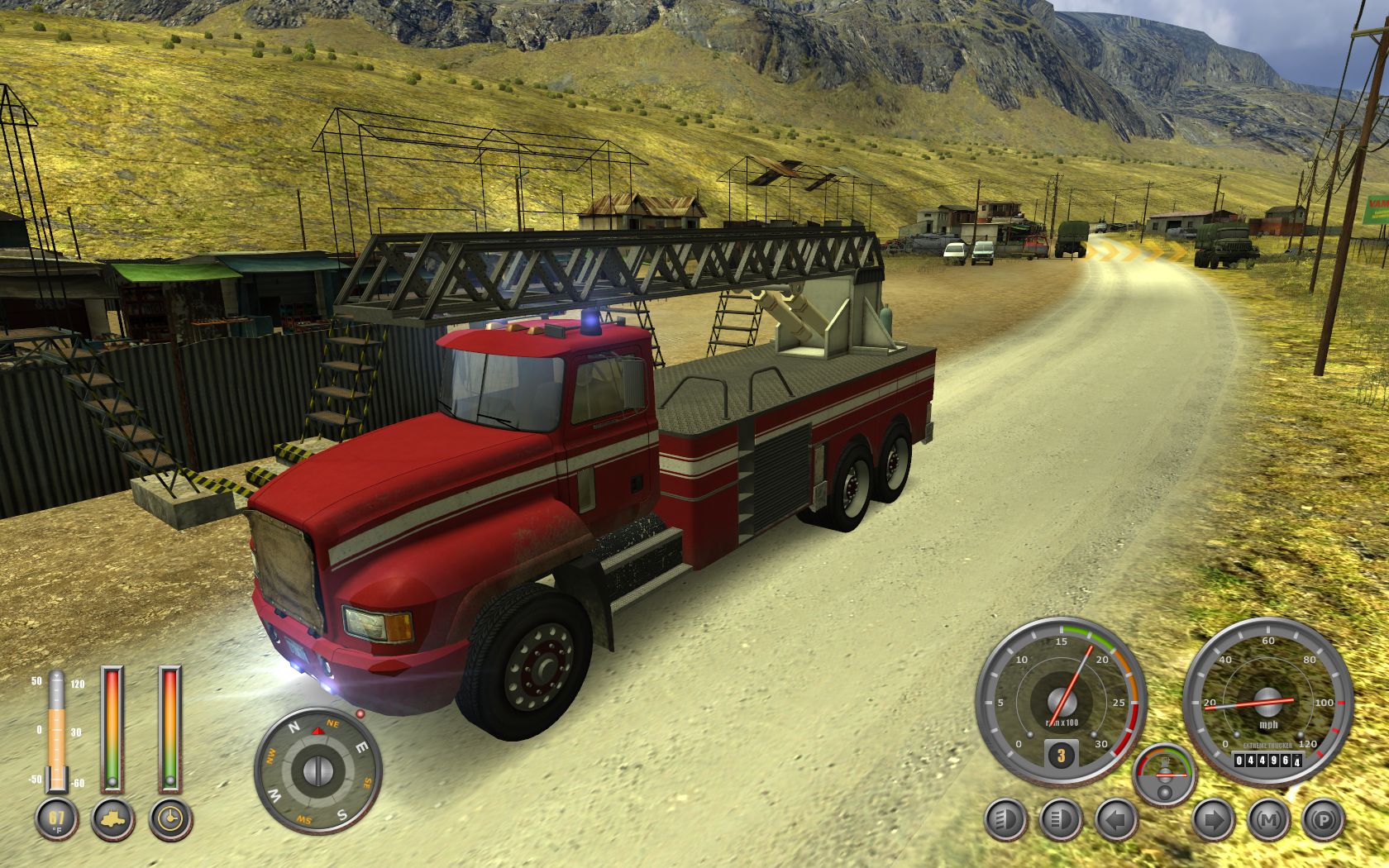This screenshot has width=1389, height=868.
Task: Switch on the high-beam headlights button
Action: [x=1059, y=821]
